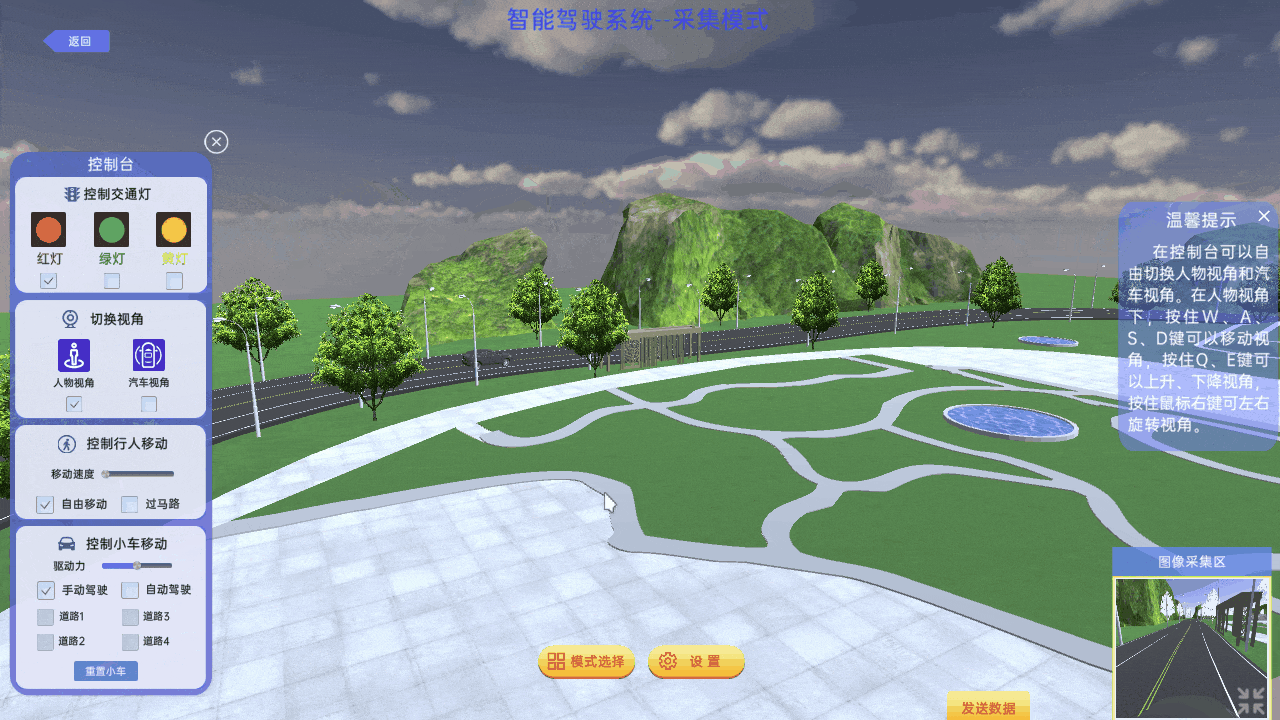Click the 返回 back button
Image resolution: width=1280 pixels, height=720 pixels.
coord(77,41)
